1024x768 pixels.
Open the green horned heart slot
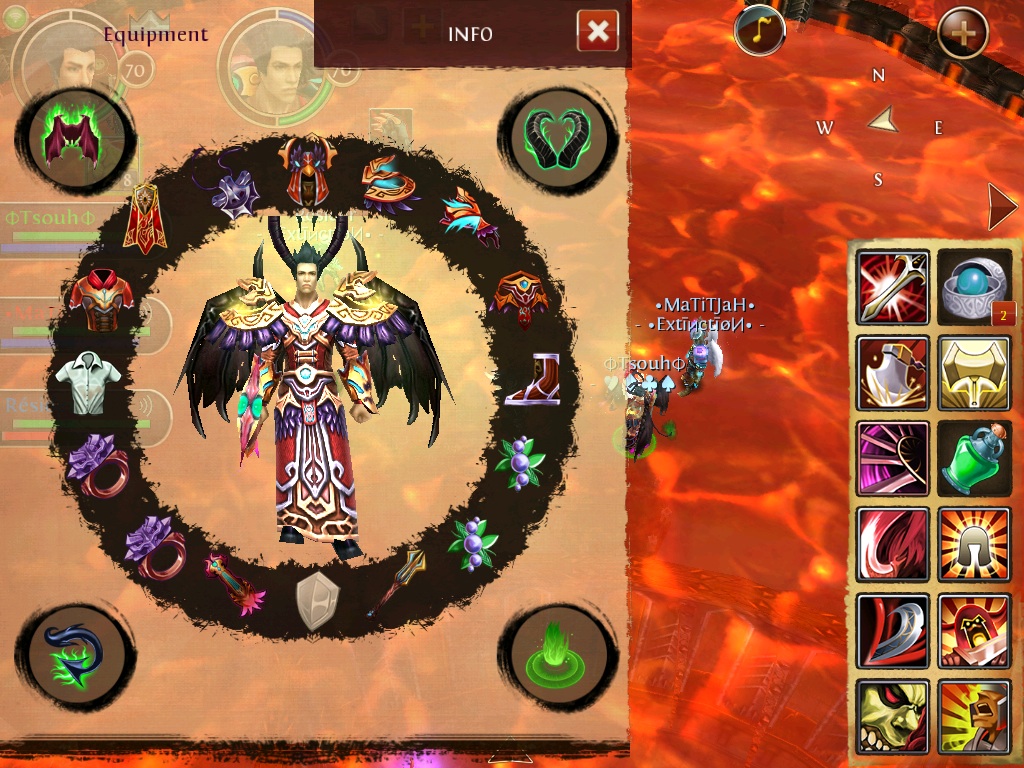[x=557, y=138]
